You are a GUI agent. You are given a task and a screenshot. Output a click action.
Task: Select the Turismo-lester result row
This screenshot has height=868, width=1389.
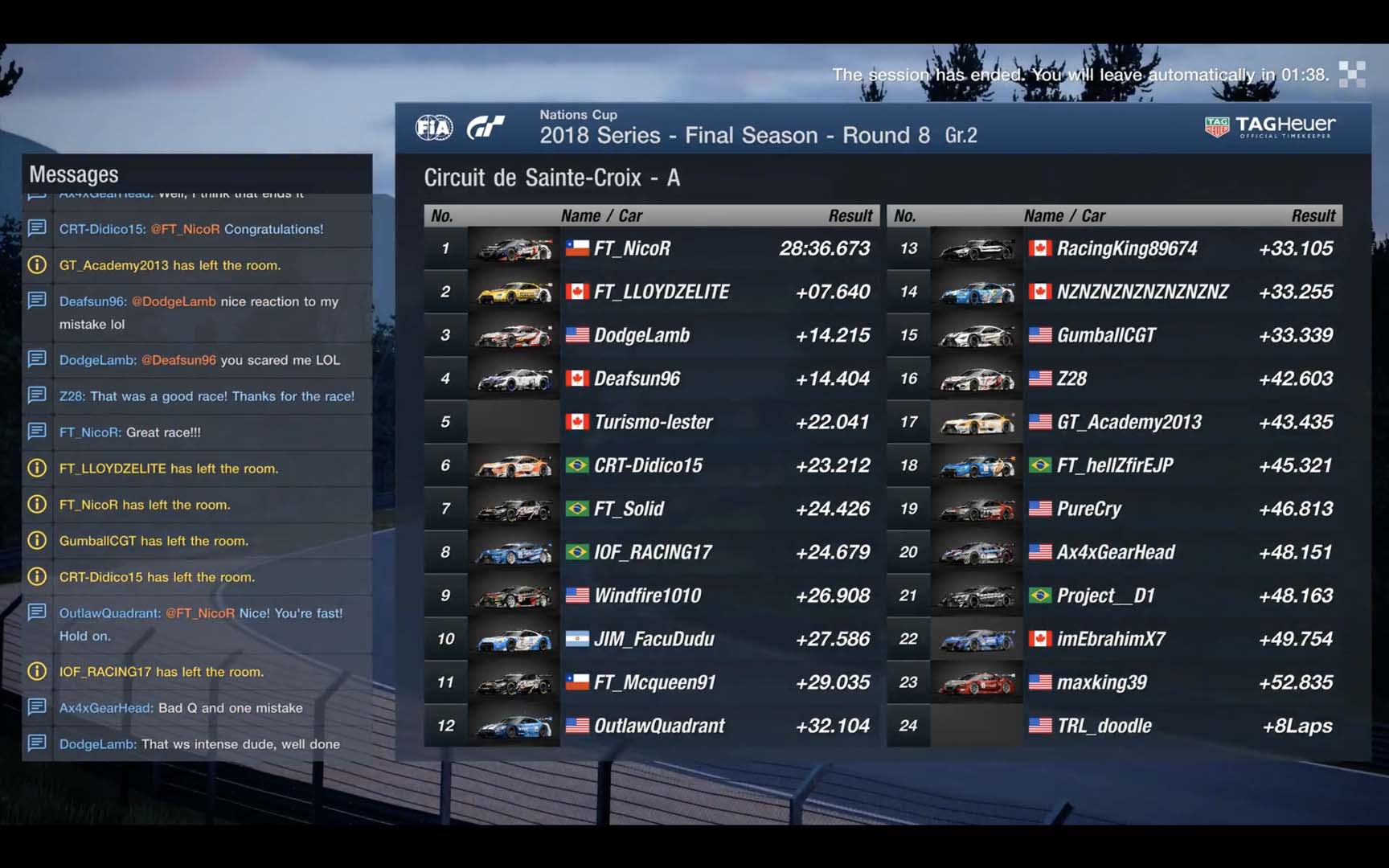click(x=651, y=422)
